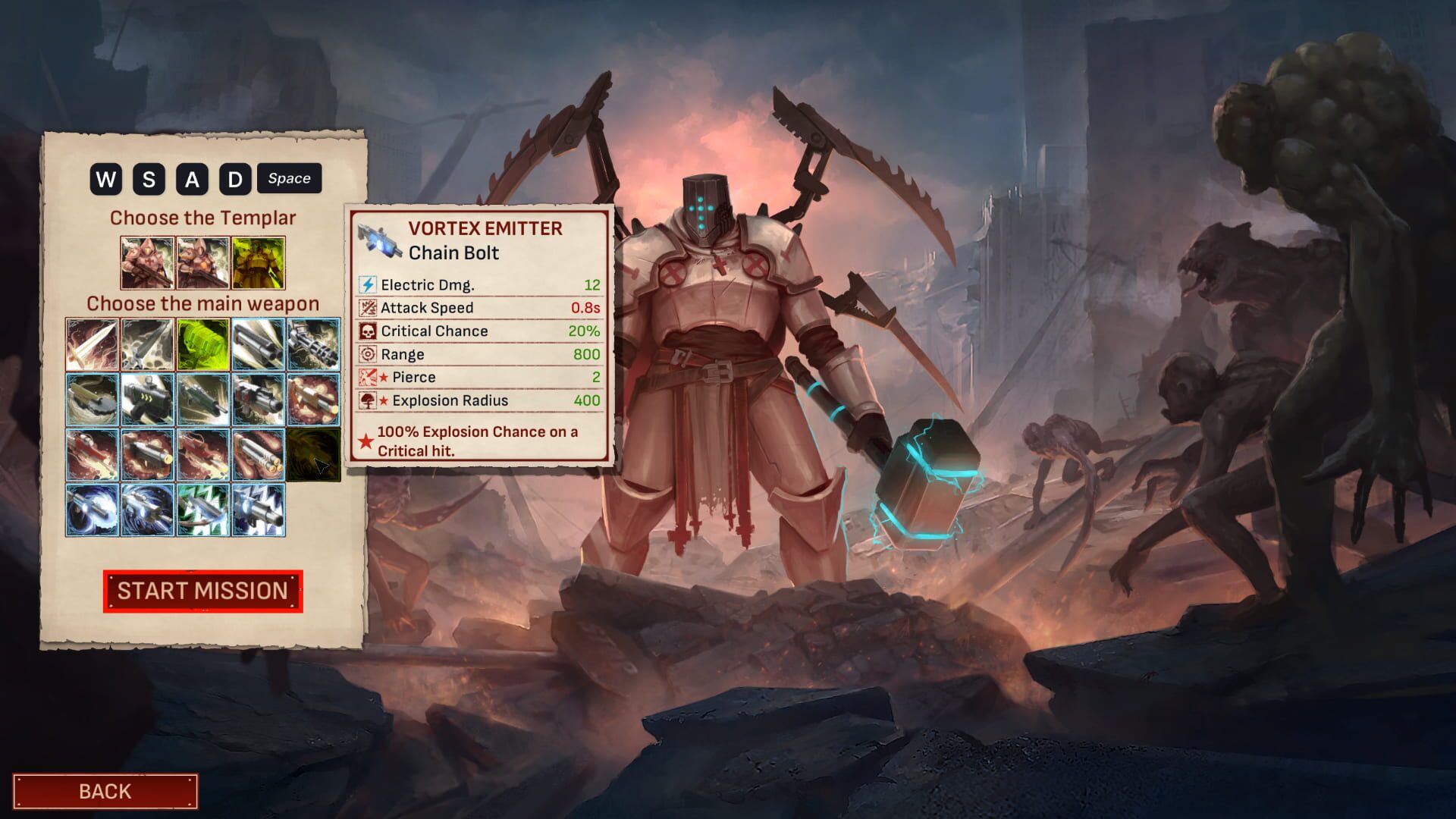This screenshot has width=1456, height=819.
Task: Select the chainsaw weapon icon in second row
Action: tap(91, 400)
